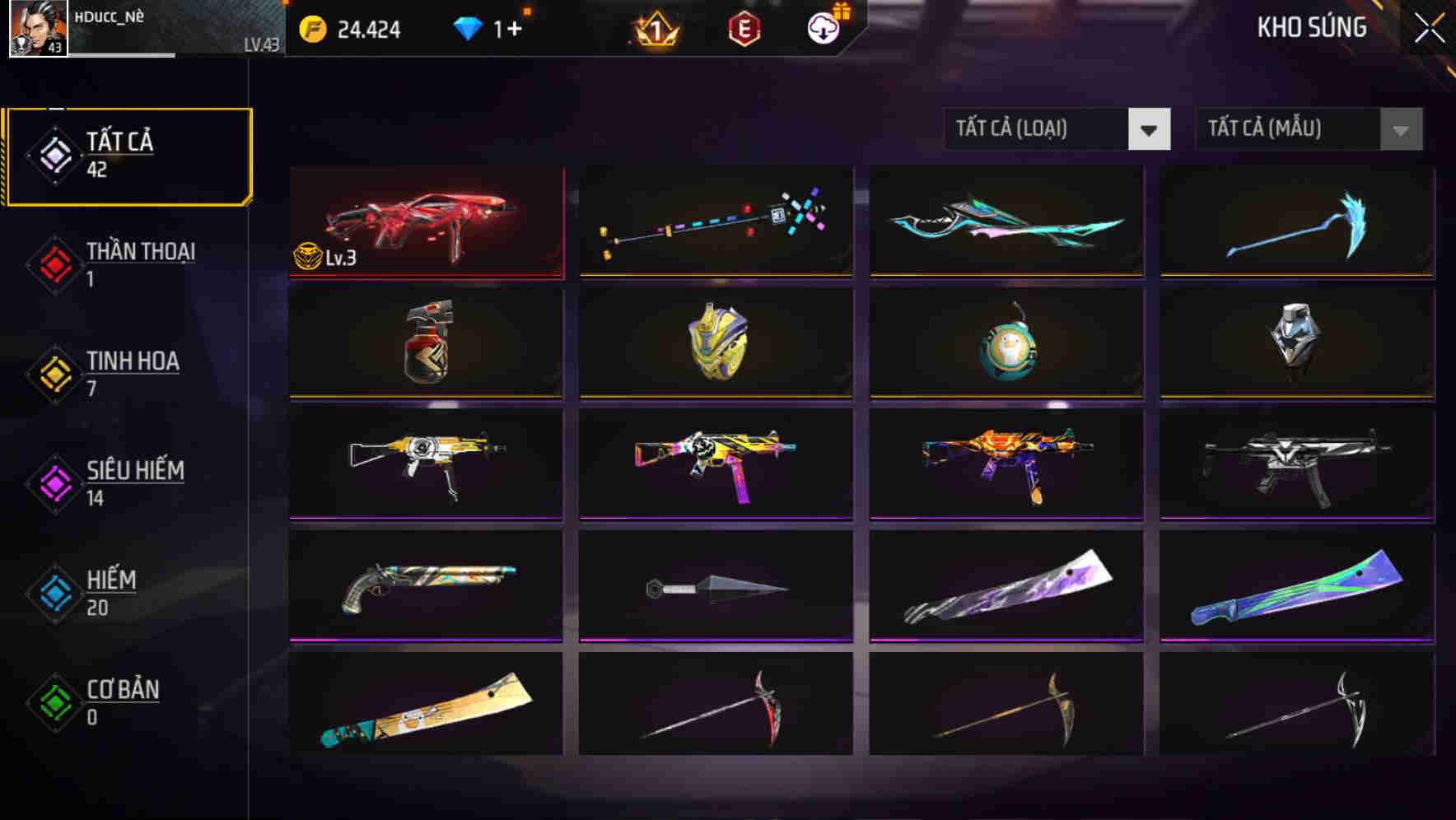Select the red Lv.3 evolved rifle skin
This screenshot has height=820, width=1456.
click(425, 221)
